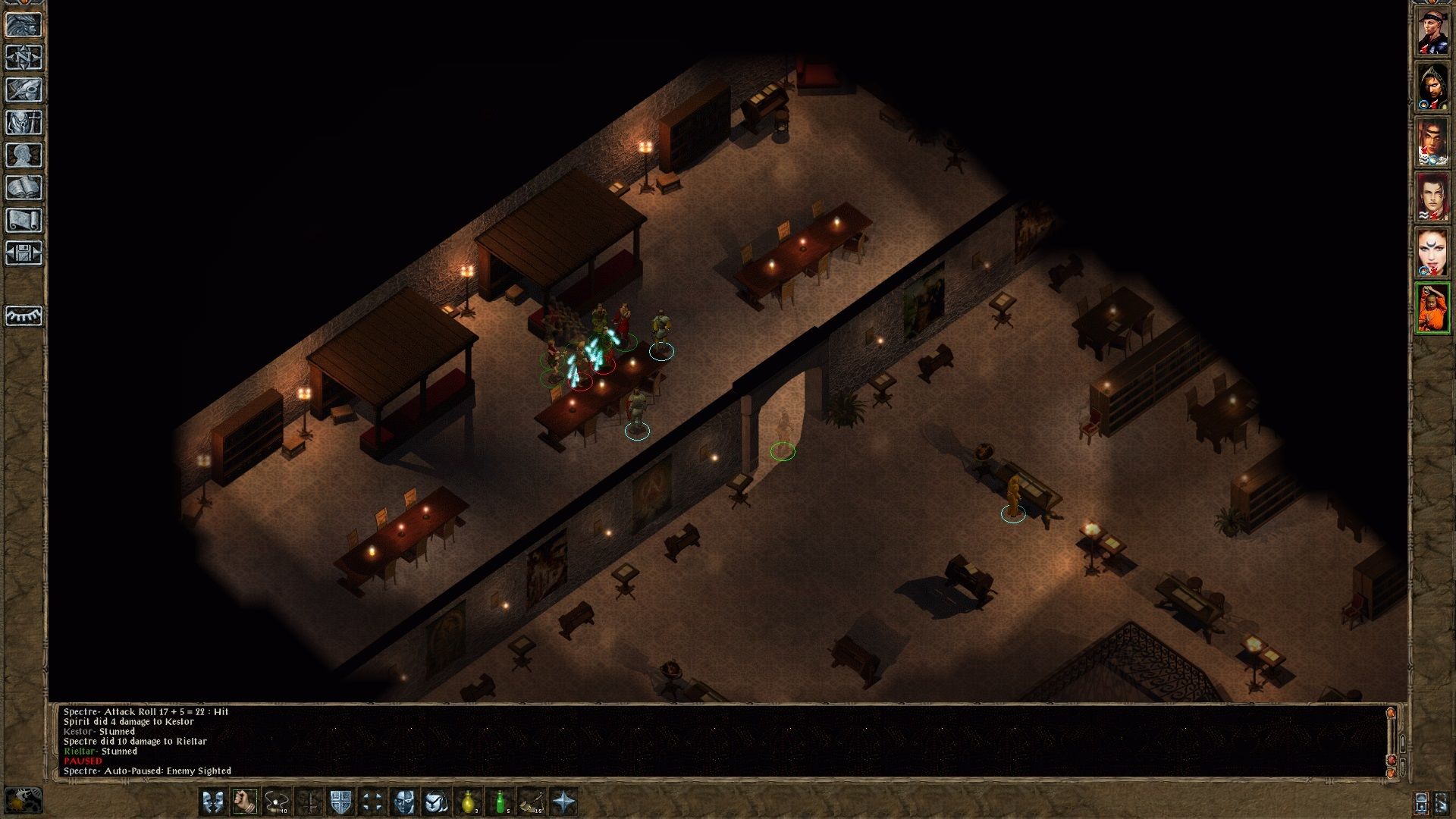Viewport: 1456px width, 819px height.
Task: Open the inventory screen from the sidebar
Action: coord(24,123)
